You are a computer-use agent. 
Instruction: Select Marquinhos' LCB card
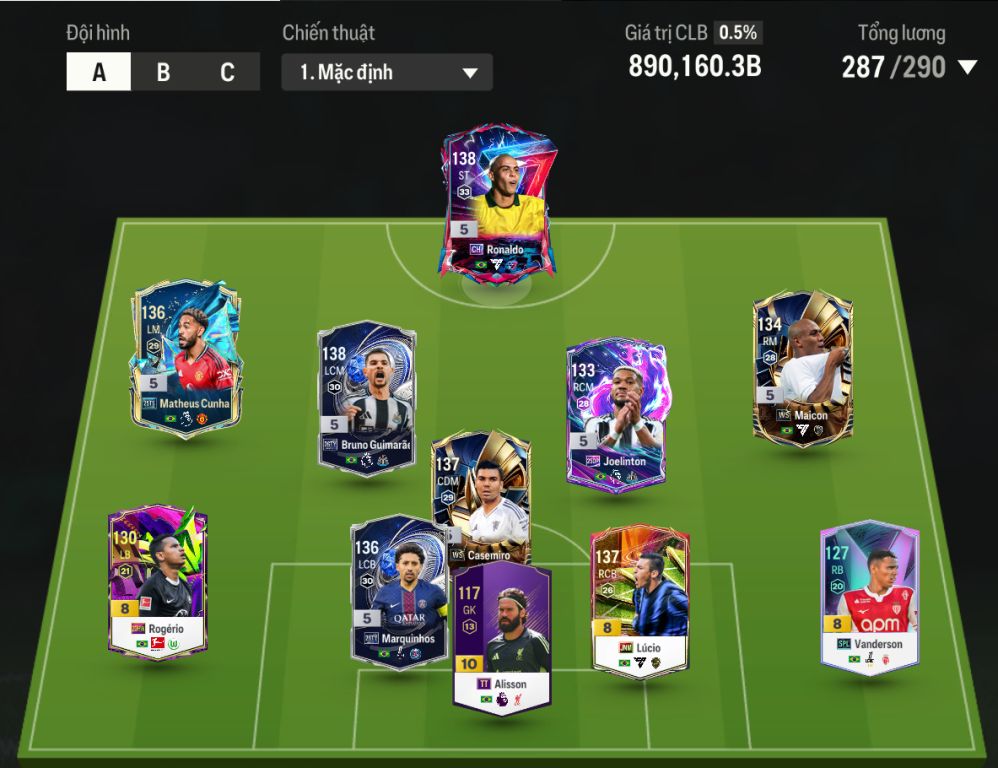(398, 592)
